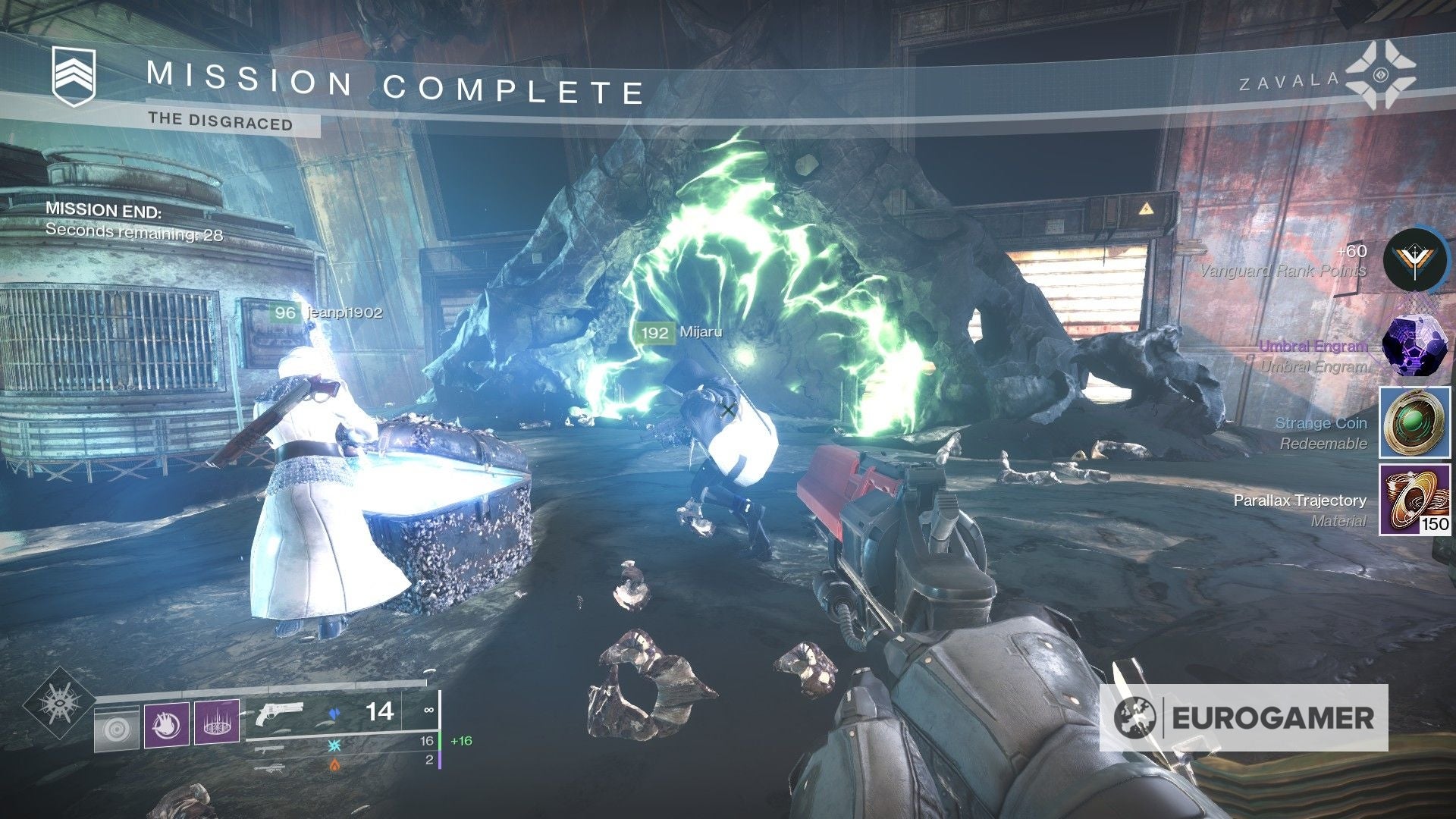Select the purple melee ability icon
The width and height of the screenshot is (1456, 819).
click(x=166, y=724)
